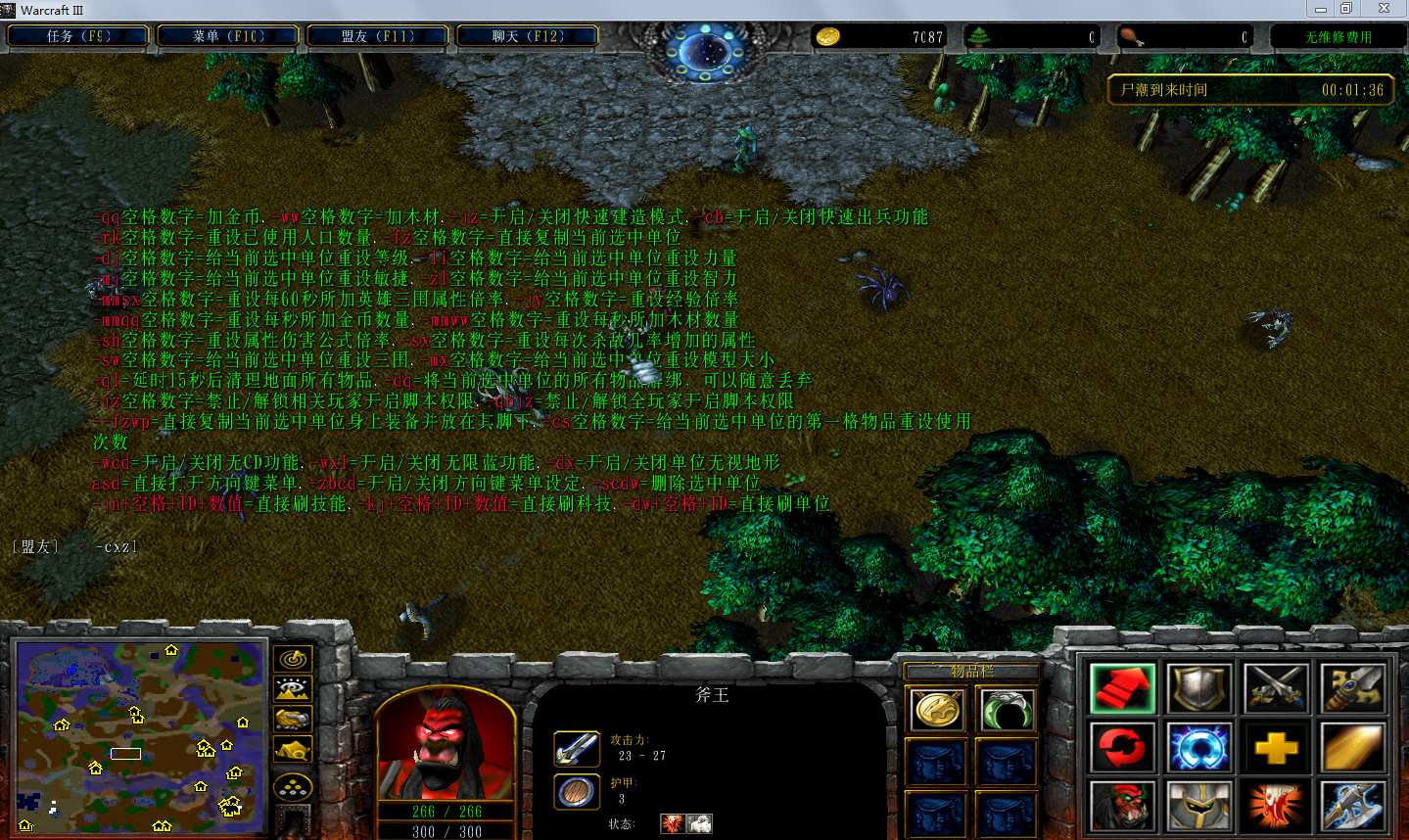
Task: Activate the blue lightning ring ability
Action: [x=1199, y=748]
